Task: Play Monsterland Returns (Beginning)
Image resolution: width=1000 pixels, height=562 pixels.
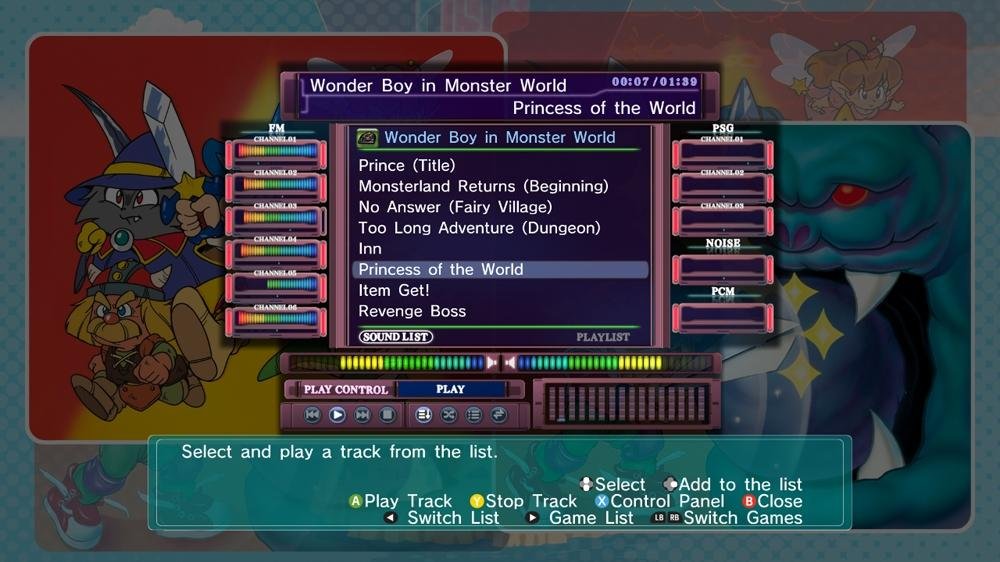Action: (483, 186)
